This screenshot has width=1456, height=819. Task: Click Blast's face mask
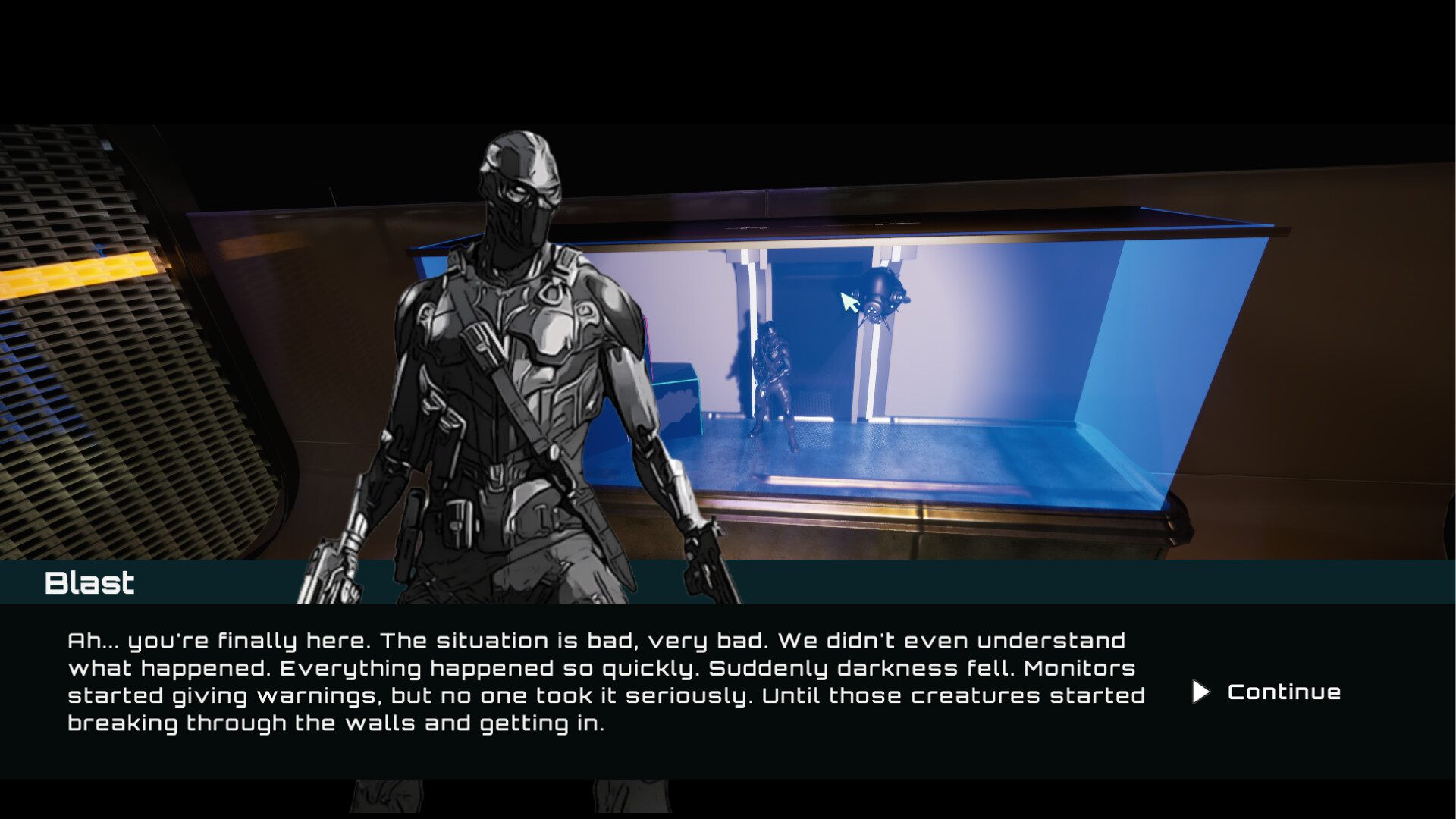516,197
